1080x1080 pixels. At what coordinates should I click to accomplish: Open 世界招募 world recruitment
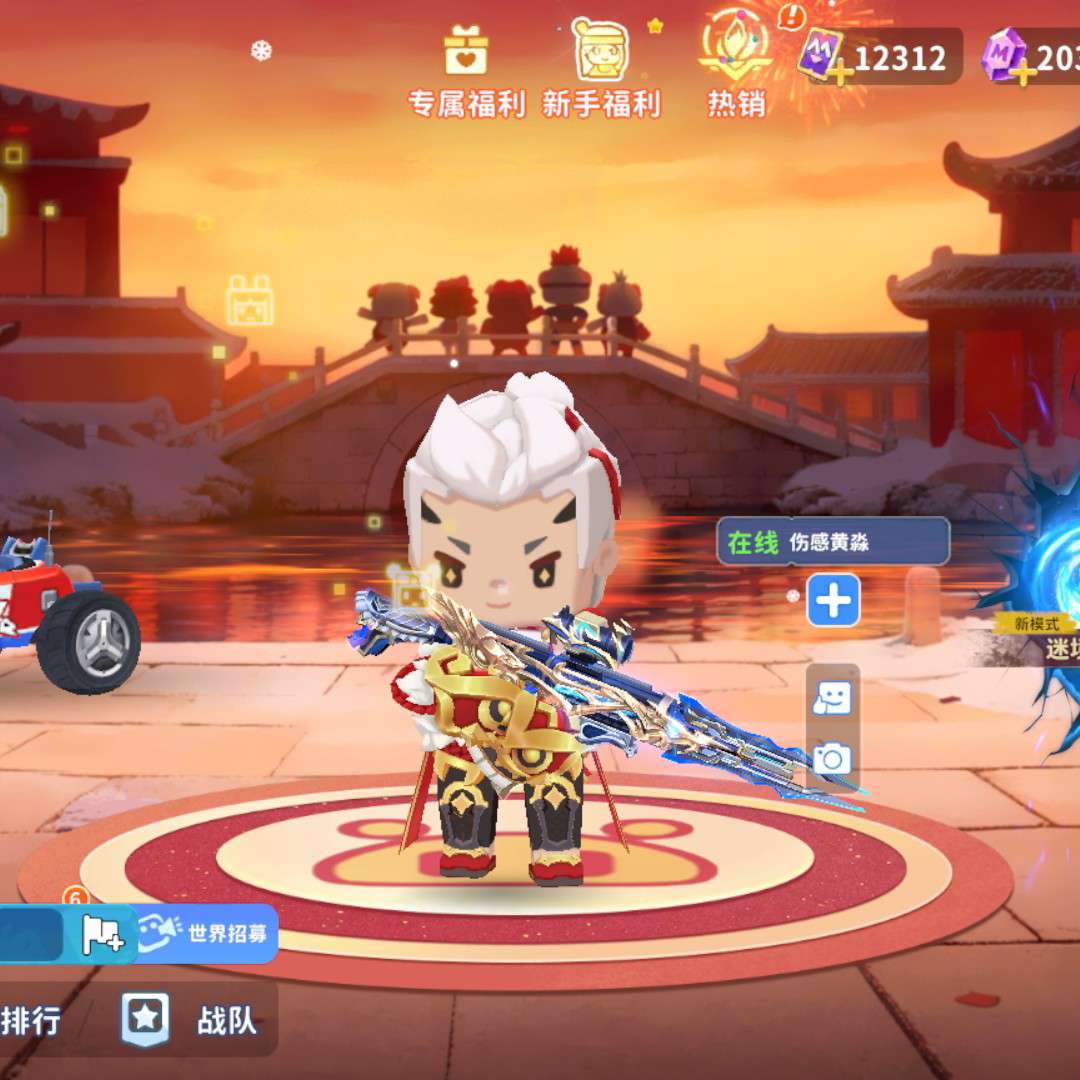208,934
